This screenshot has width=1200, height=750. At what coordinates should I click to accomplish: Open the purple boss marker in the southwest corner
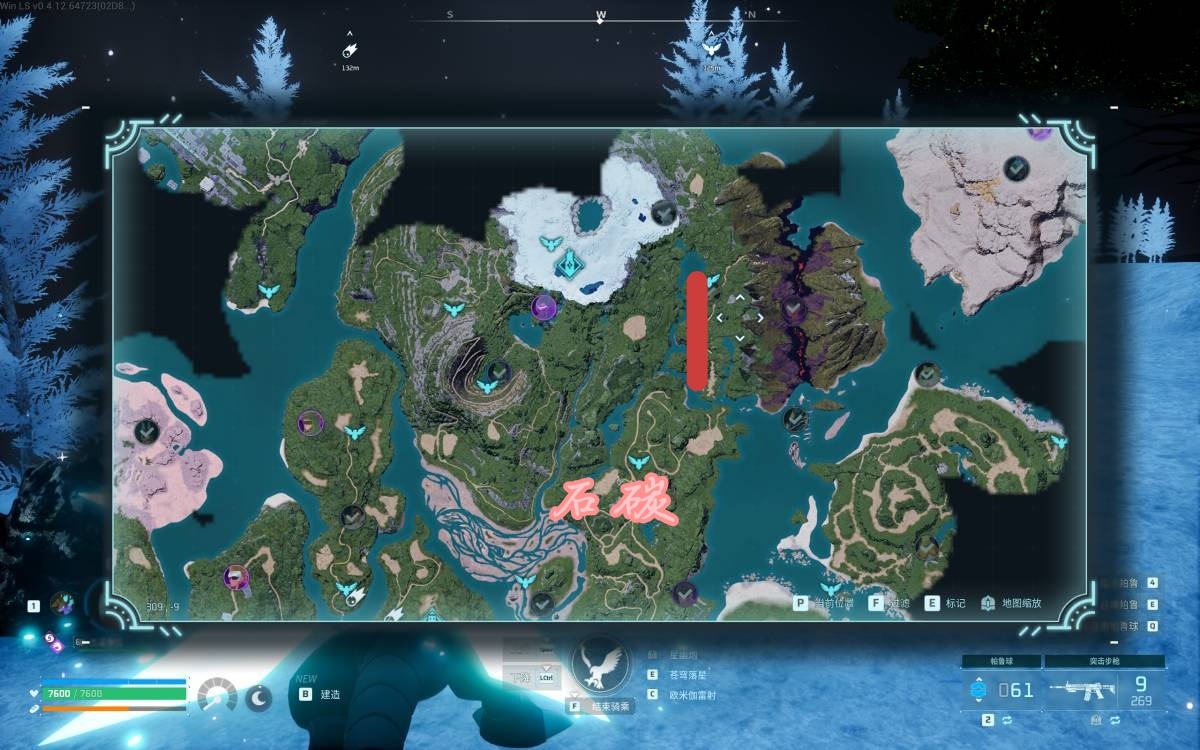coord(237,576)
